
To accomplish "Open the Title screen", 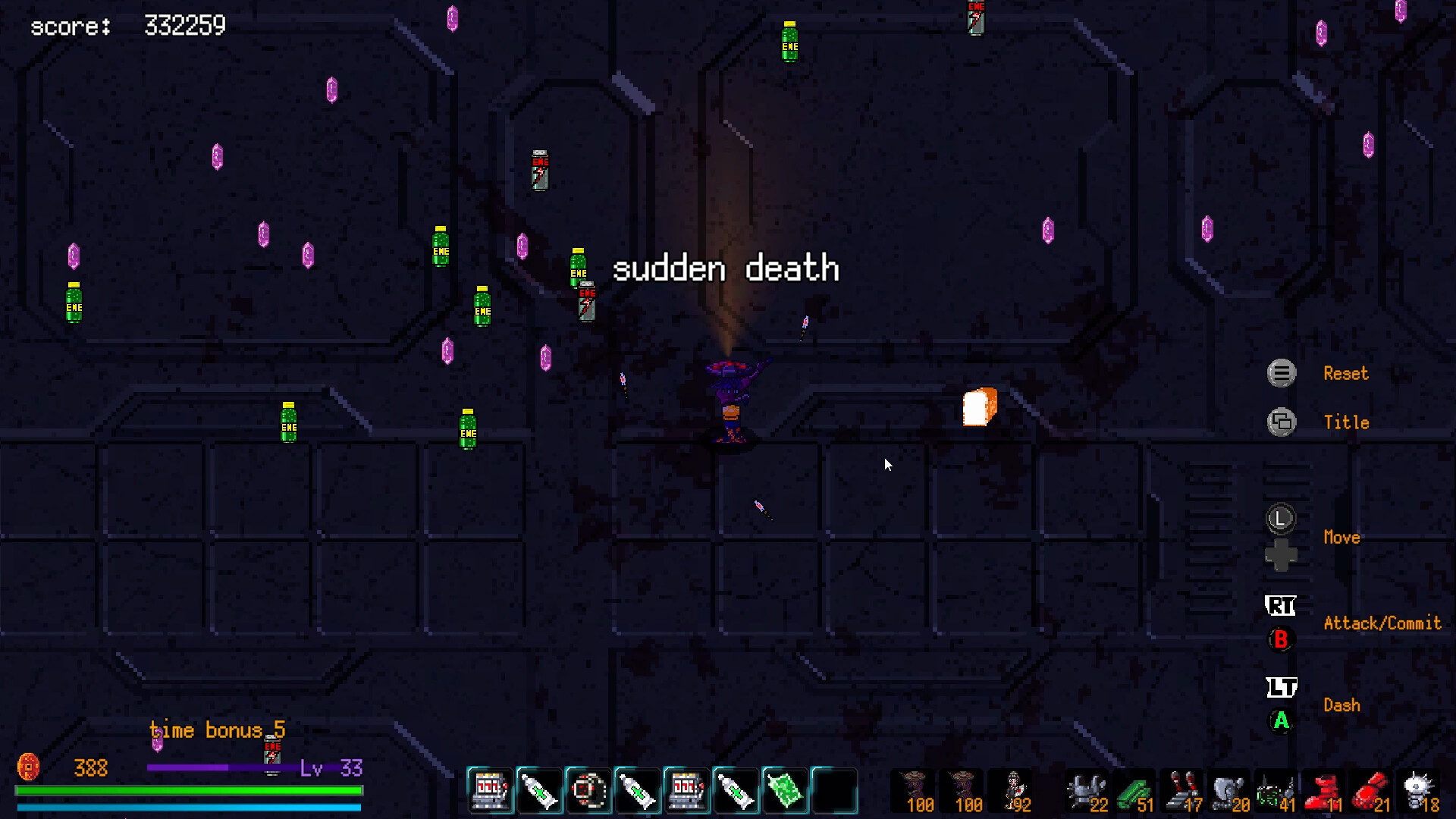I will click(x=1282, y=422).
